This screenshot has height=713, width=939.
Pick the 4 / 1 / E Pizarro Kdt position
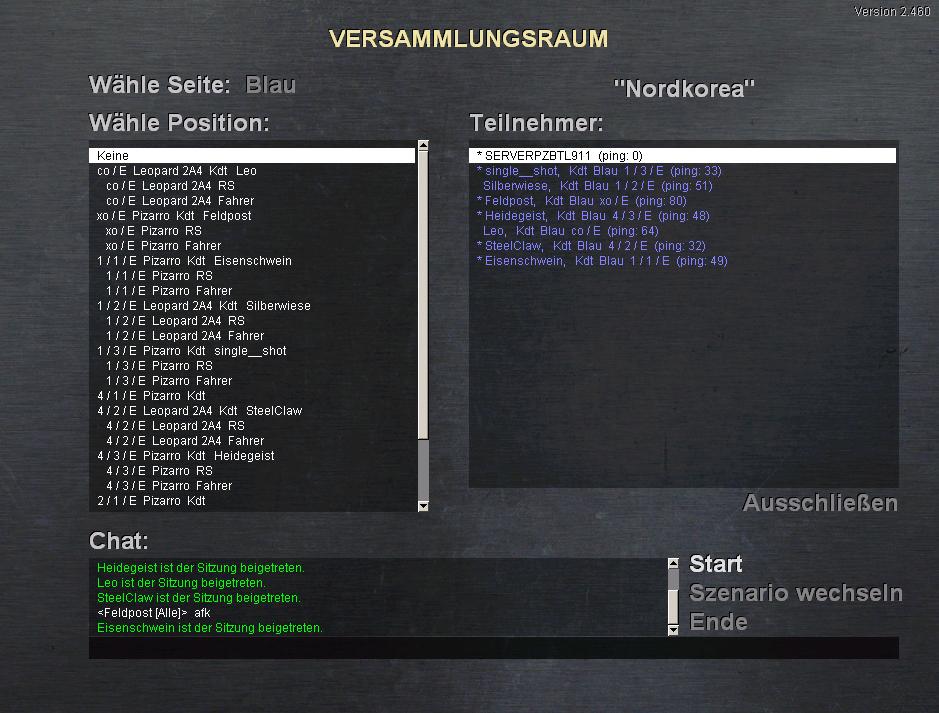[151, 396]
